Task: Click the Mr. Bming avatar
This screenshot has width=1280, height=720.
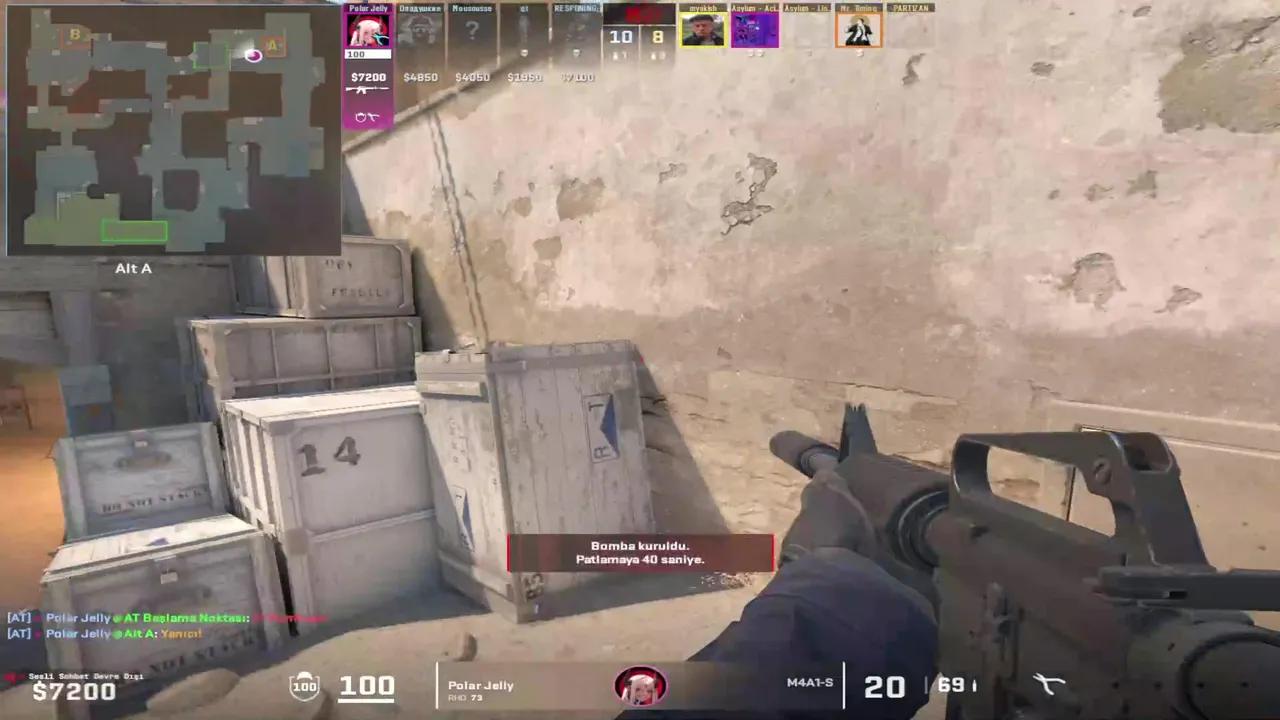Action: (858, 28)
